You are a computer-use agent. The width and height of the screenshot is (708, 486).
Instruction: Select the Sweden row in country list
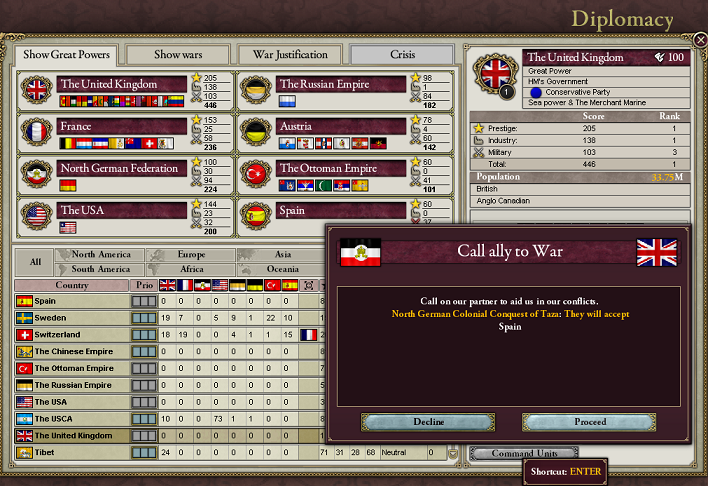tap(70, 317)
